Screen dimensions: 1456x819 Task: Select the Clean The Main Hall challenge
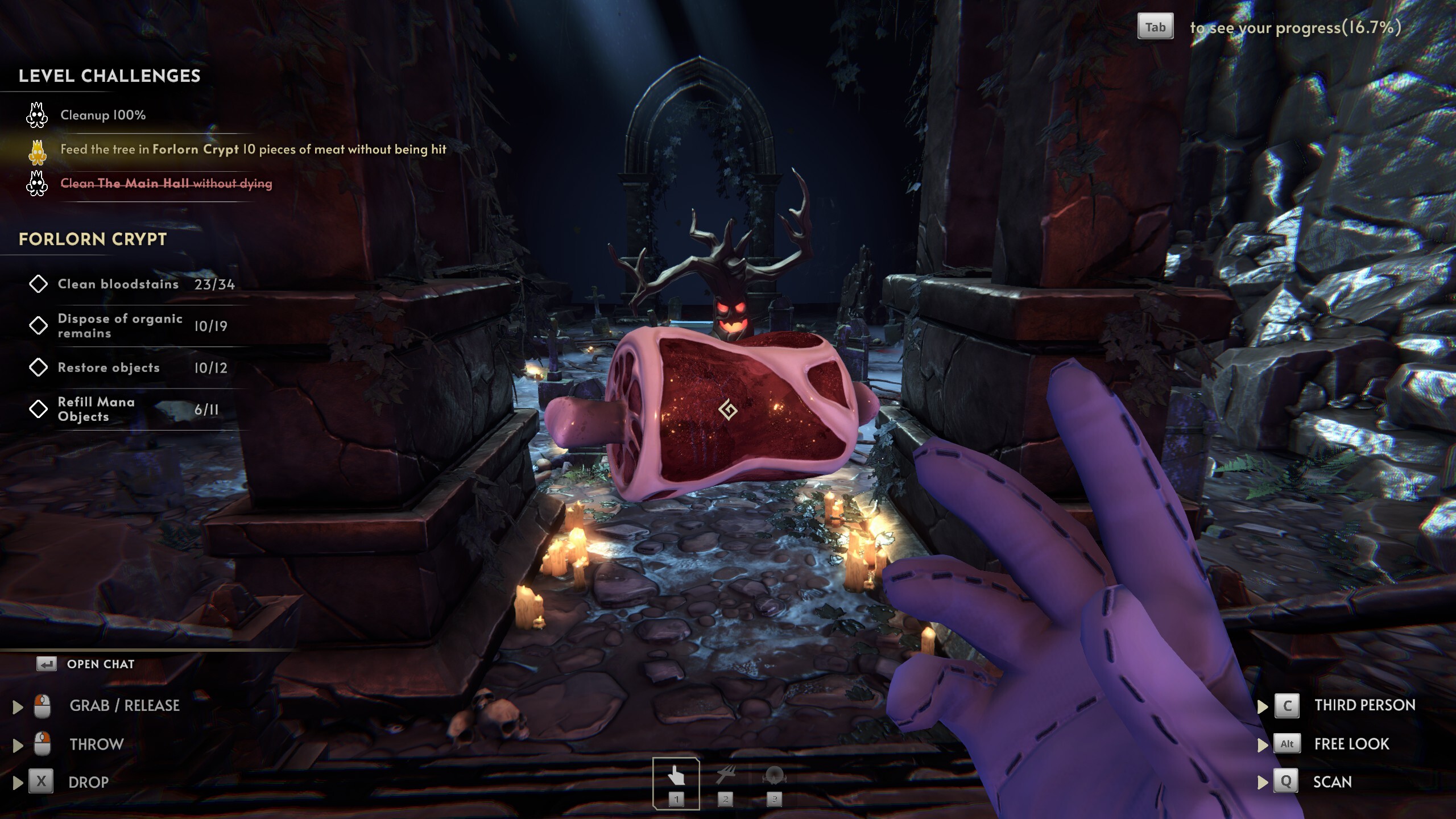166,184
